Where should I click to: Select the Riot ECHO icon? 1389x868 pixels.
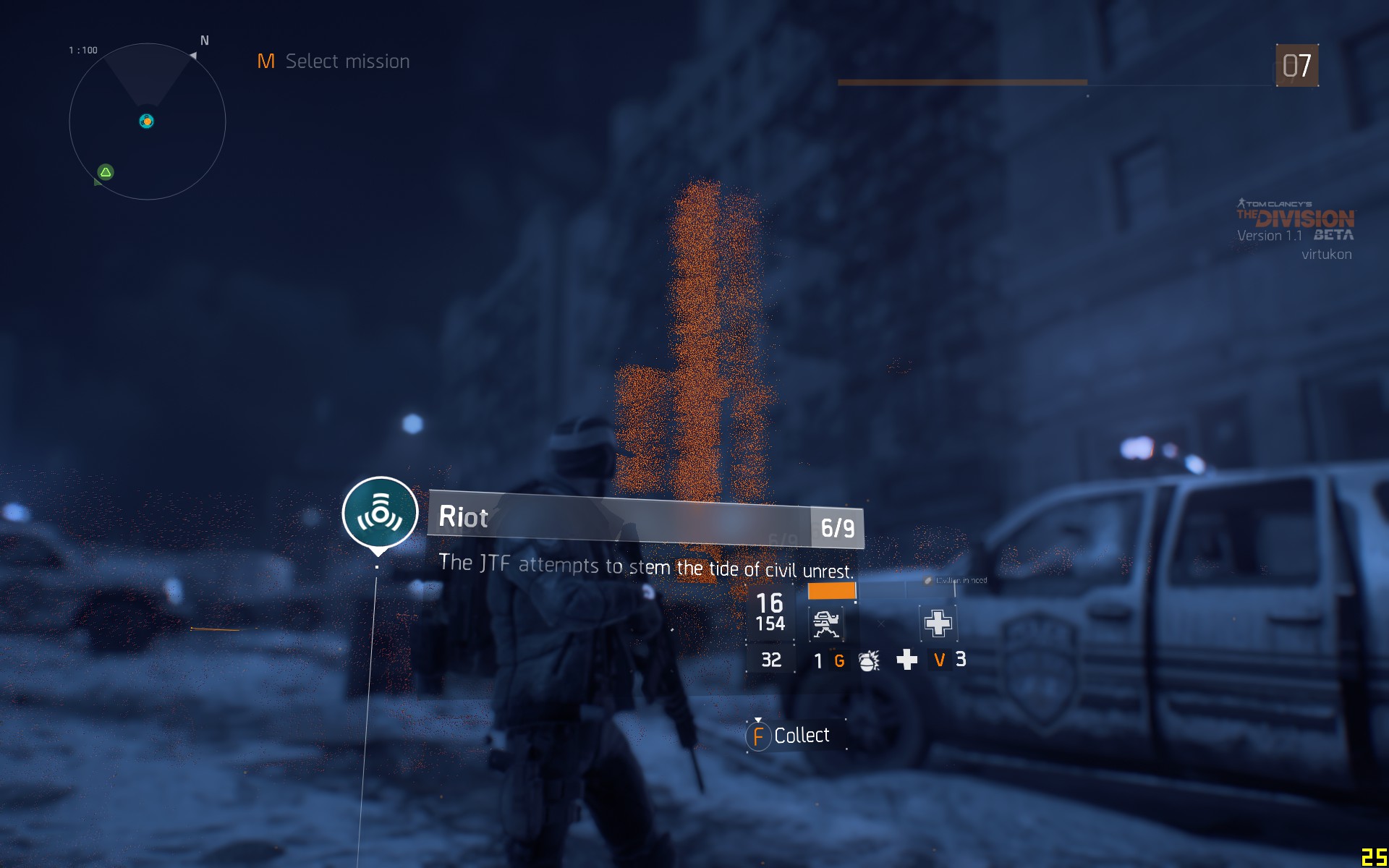tap(380, 513)
